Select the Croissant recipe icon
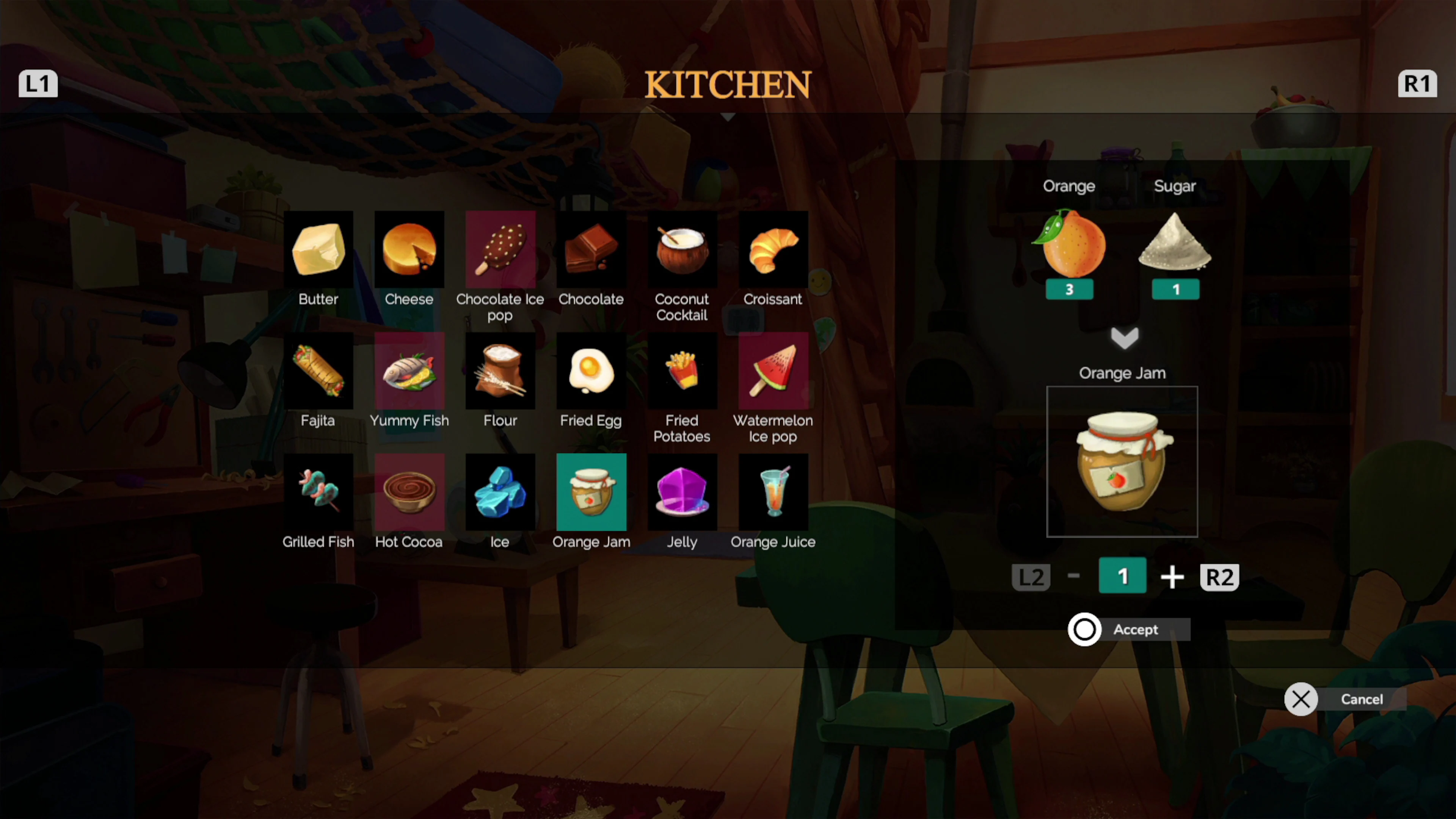1456x819 pixels. 773,249
